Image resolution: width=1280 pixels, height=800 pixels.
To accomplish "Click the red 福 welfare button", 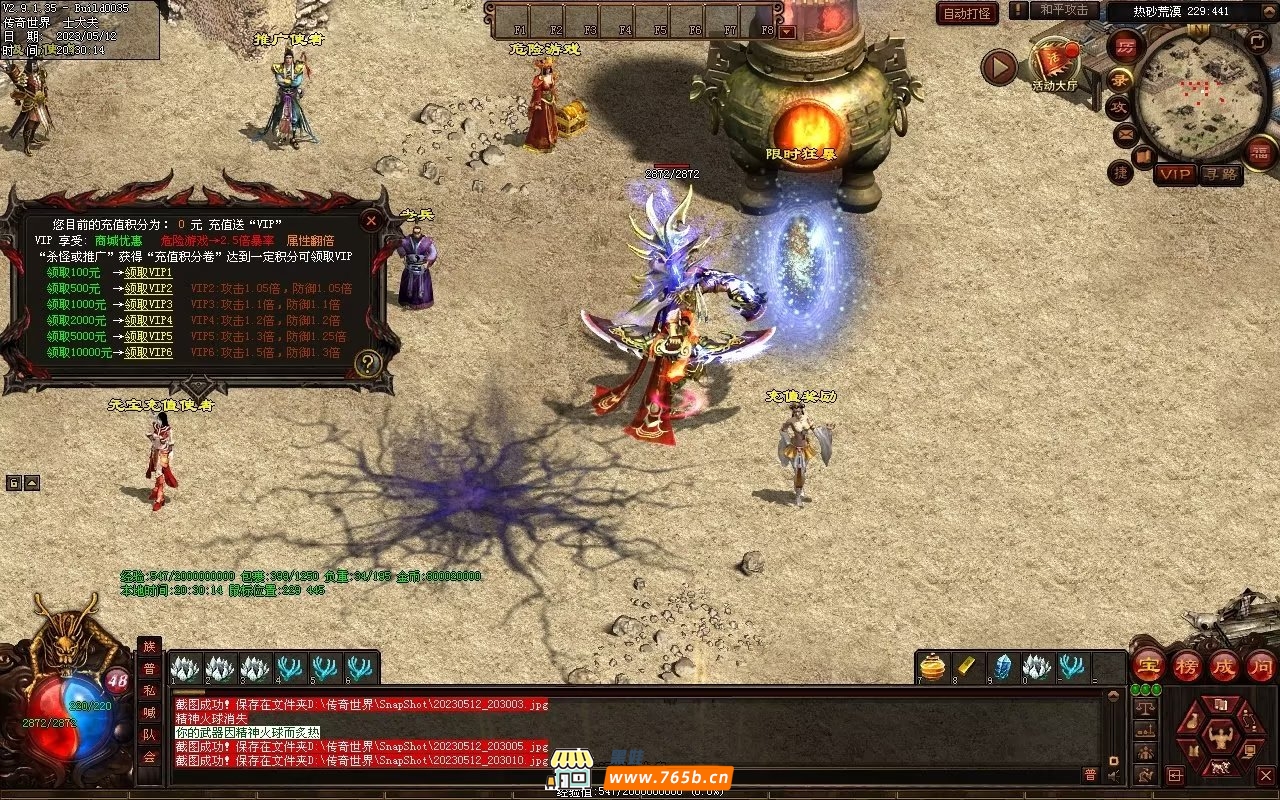I will pyautogui.click(x=1260, y=152).
